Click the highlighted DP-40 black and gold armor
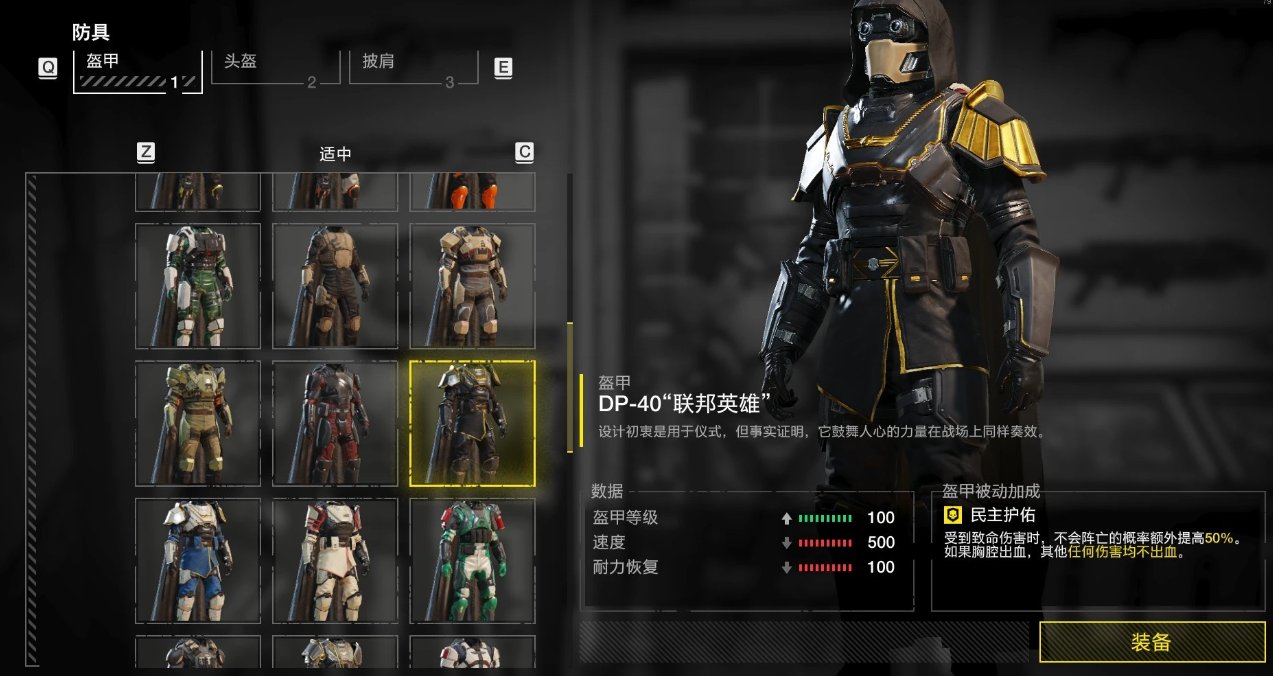The height and width of the screenshot is (676, 1273). (472, 423)
